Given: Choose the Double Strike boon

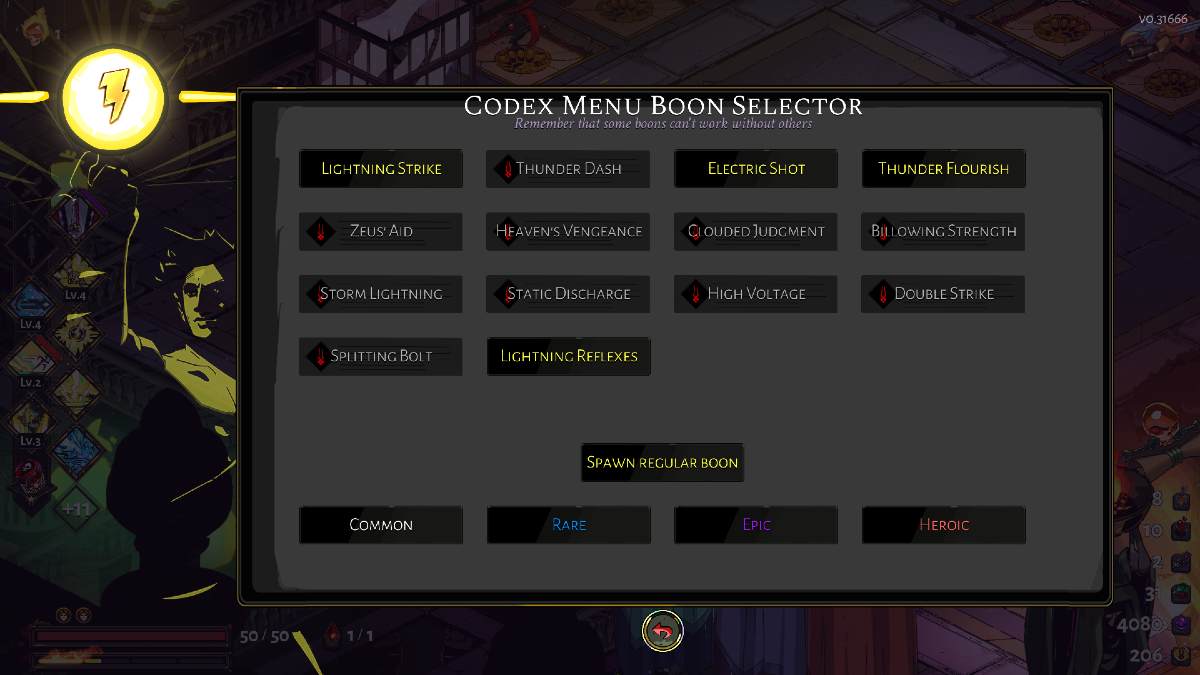Looking at the screenshot, I should coord(943,294).
